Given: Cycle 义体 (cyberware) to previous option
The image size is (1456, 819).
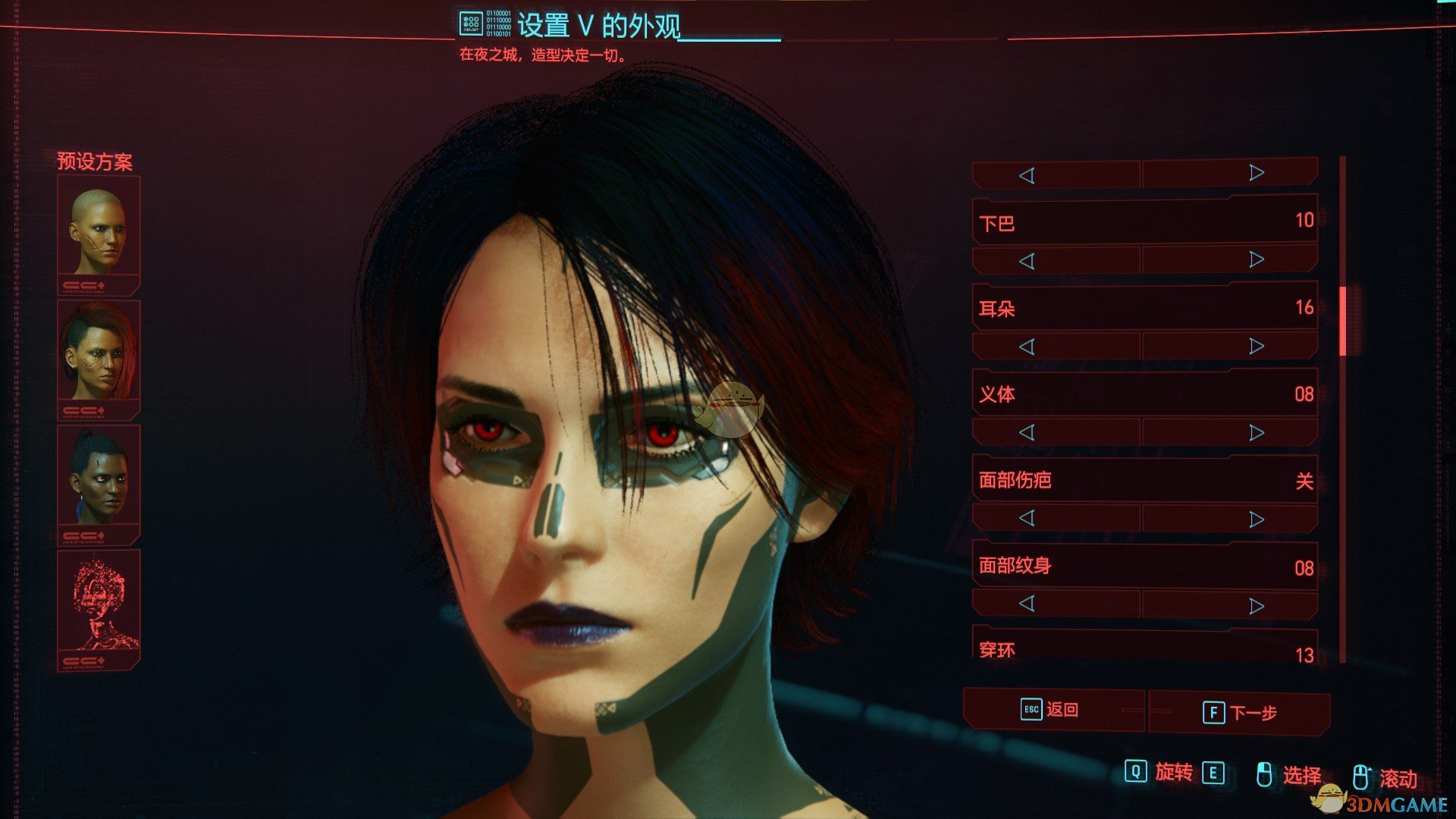Looking at the screenshot, I should point(1027,433).
